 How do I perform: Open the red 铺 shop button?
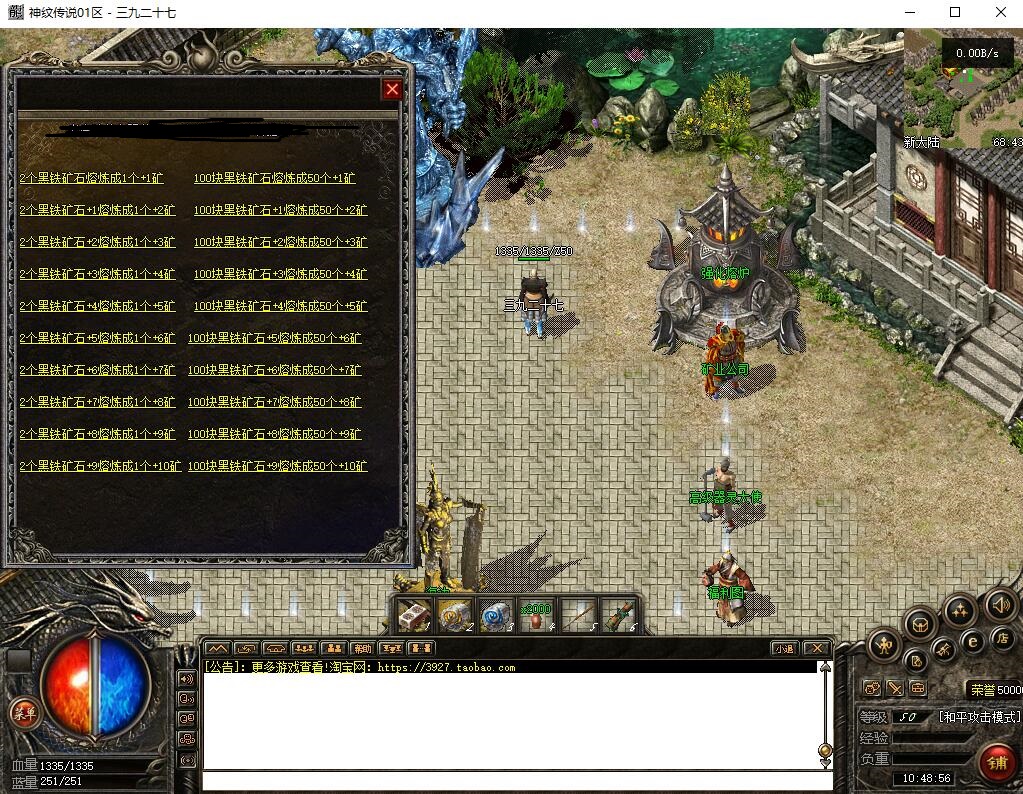tap(996, 763)
